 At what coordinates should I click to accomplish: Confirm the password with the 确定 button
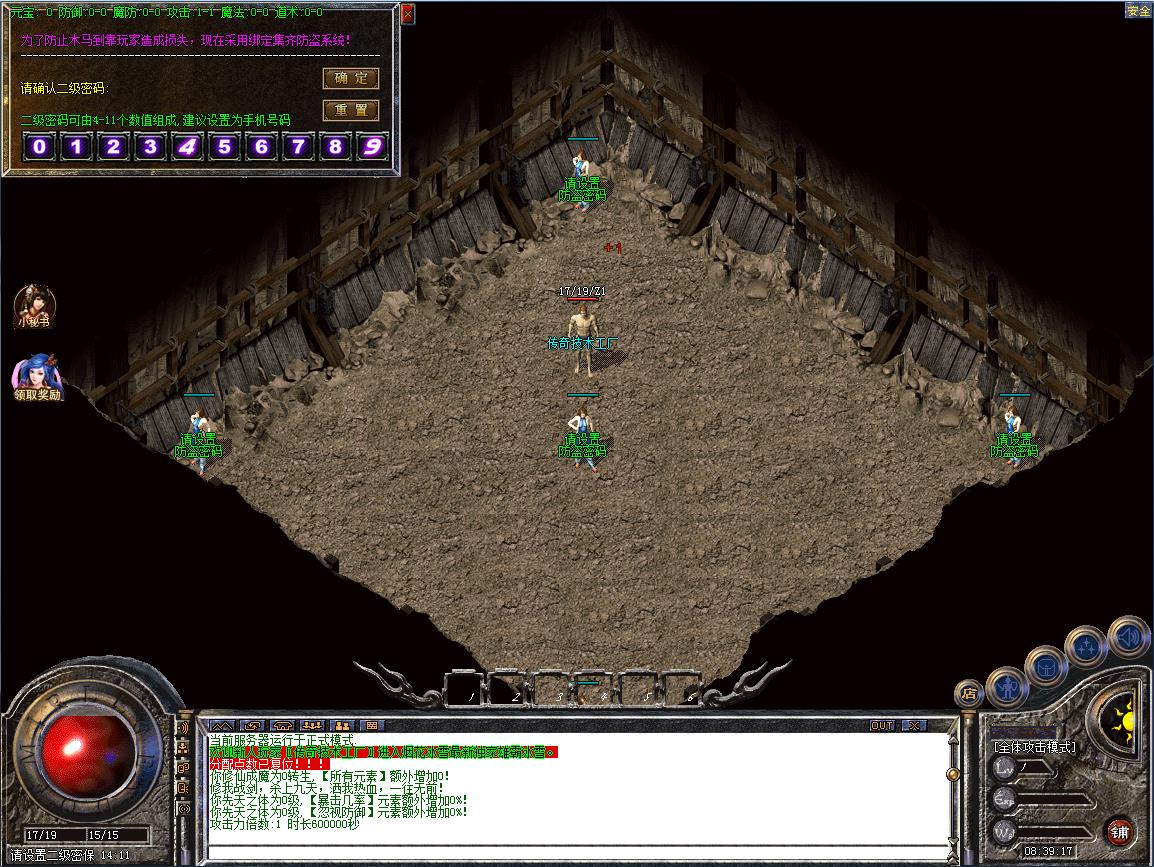(350, 78)
